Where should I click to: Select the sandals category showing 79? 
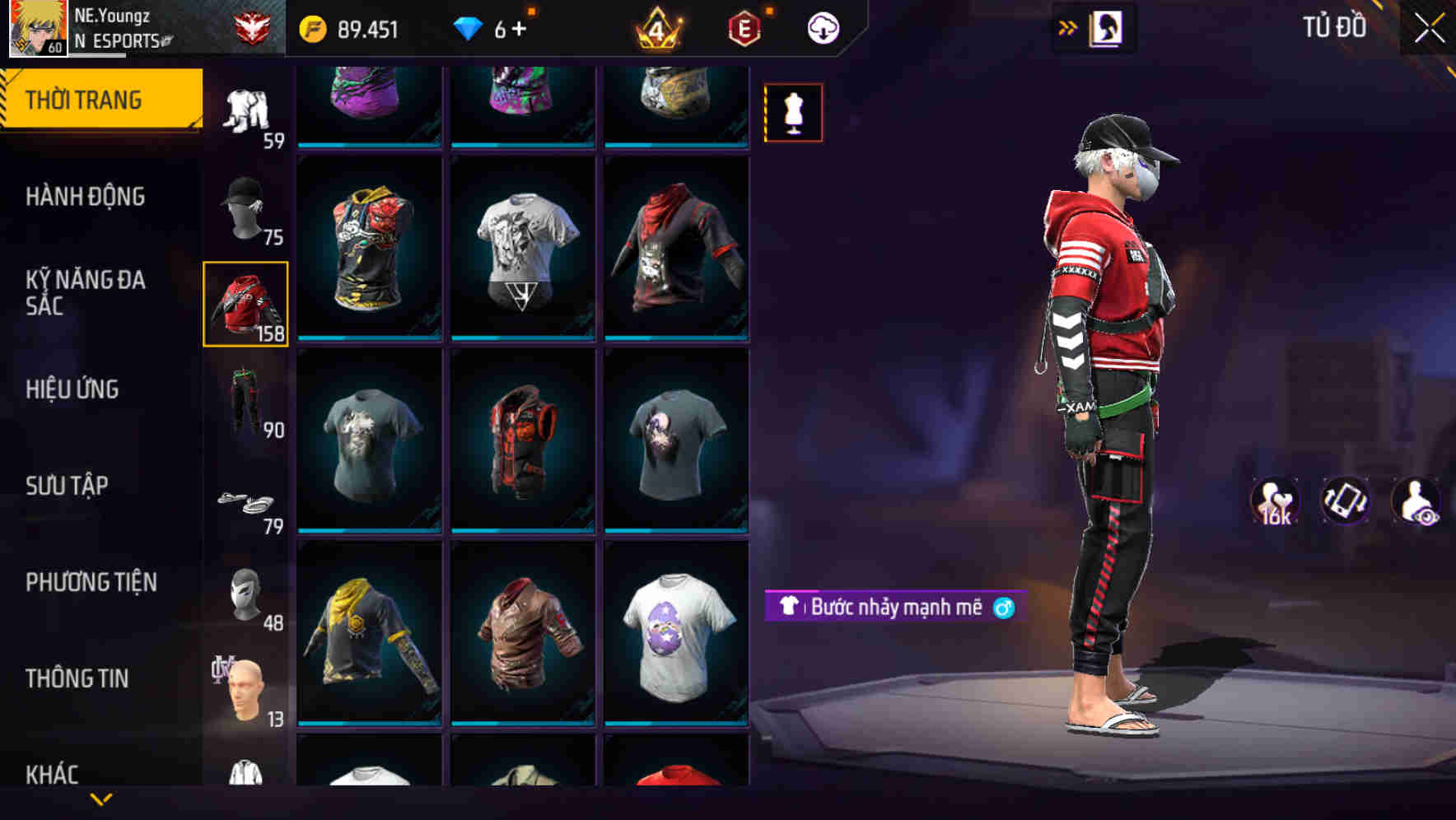tap(244, 503)
